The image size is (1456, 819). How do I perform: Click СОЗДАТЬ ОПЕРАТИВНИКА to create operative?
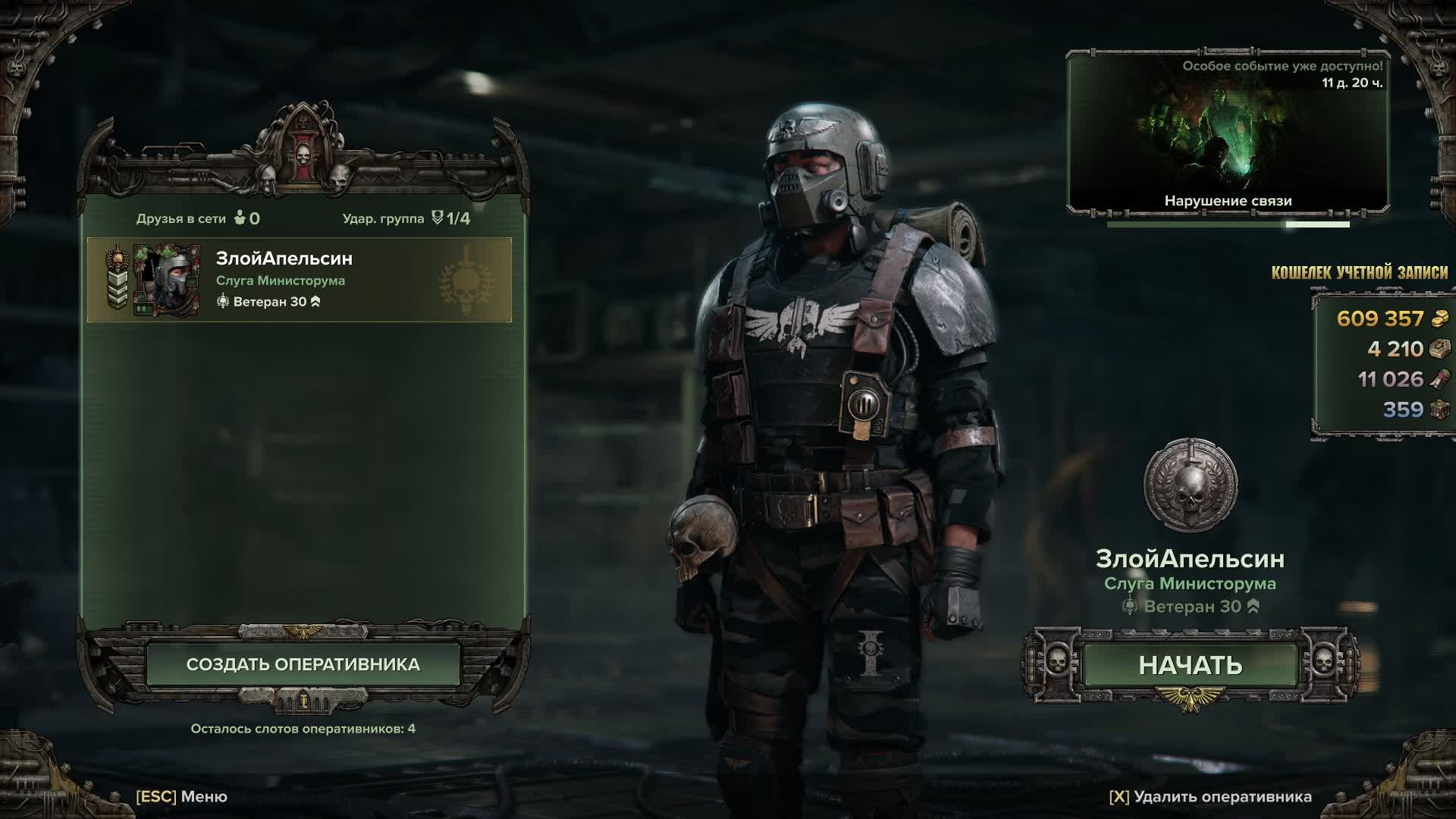pyautogui.click(x=303, y=664)
